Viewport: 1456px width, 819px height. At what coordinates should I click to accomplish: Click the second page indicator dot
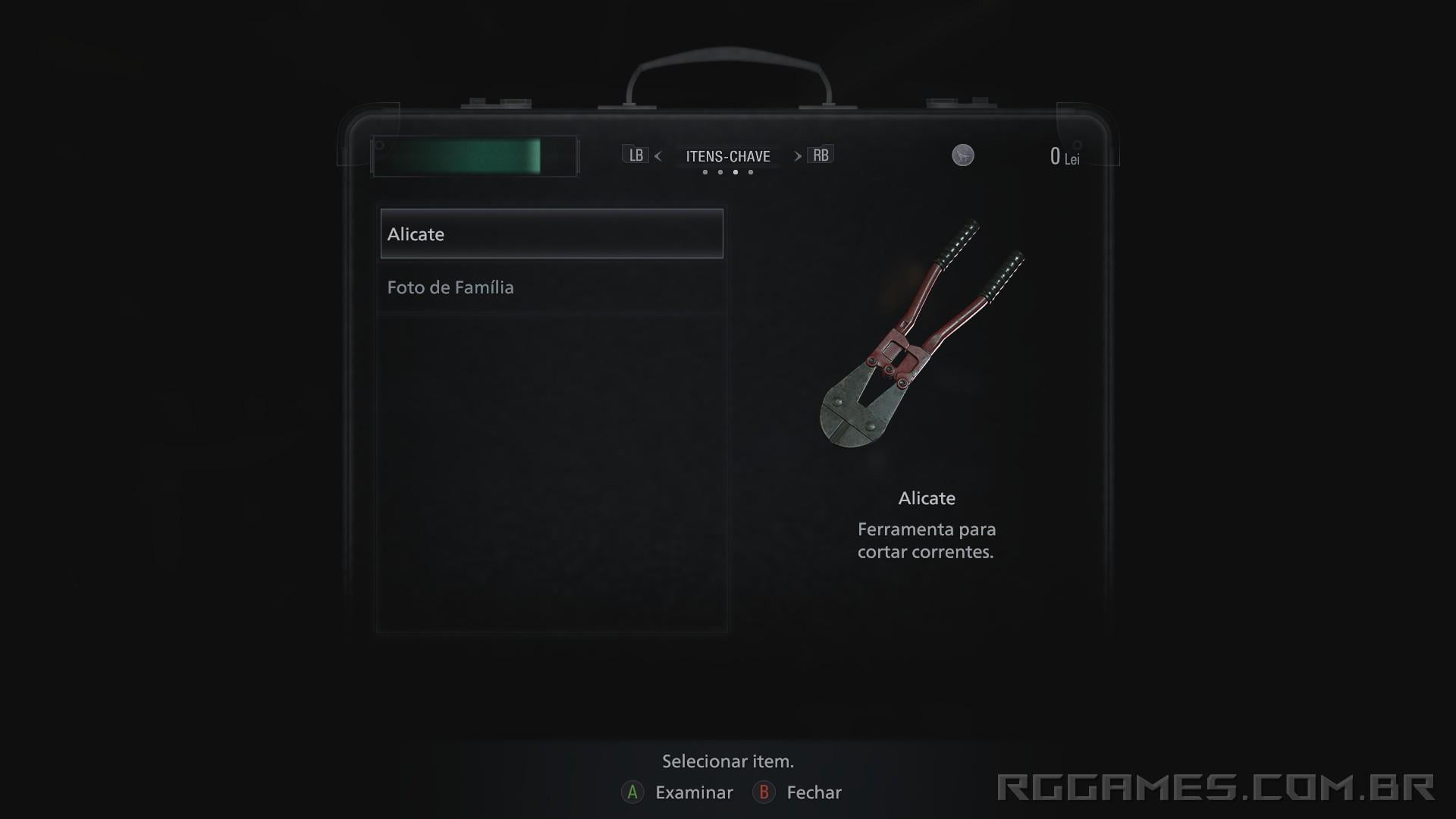pyautogui.click(x=720, y=172)
